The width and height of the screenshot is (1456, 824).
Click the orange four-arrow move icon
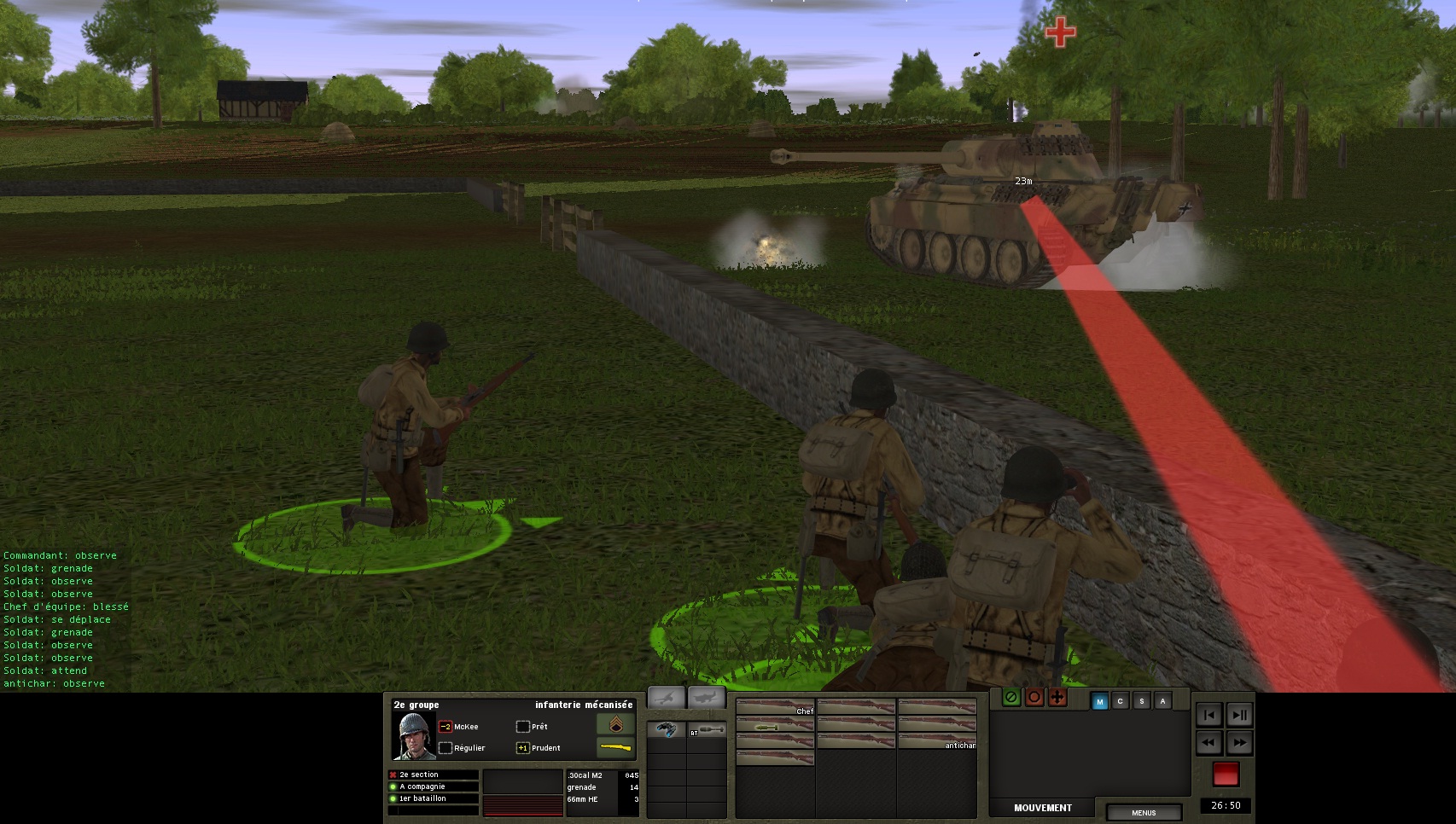[x=1057, y=698]
